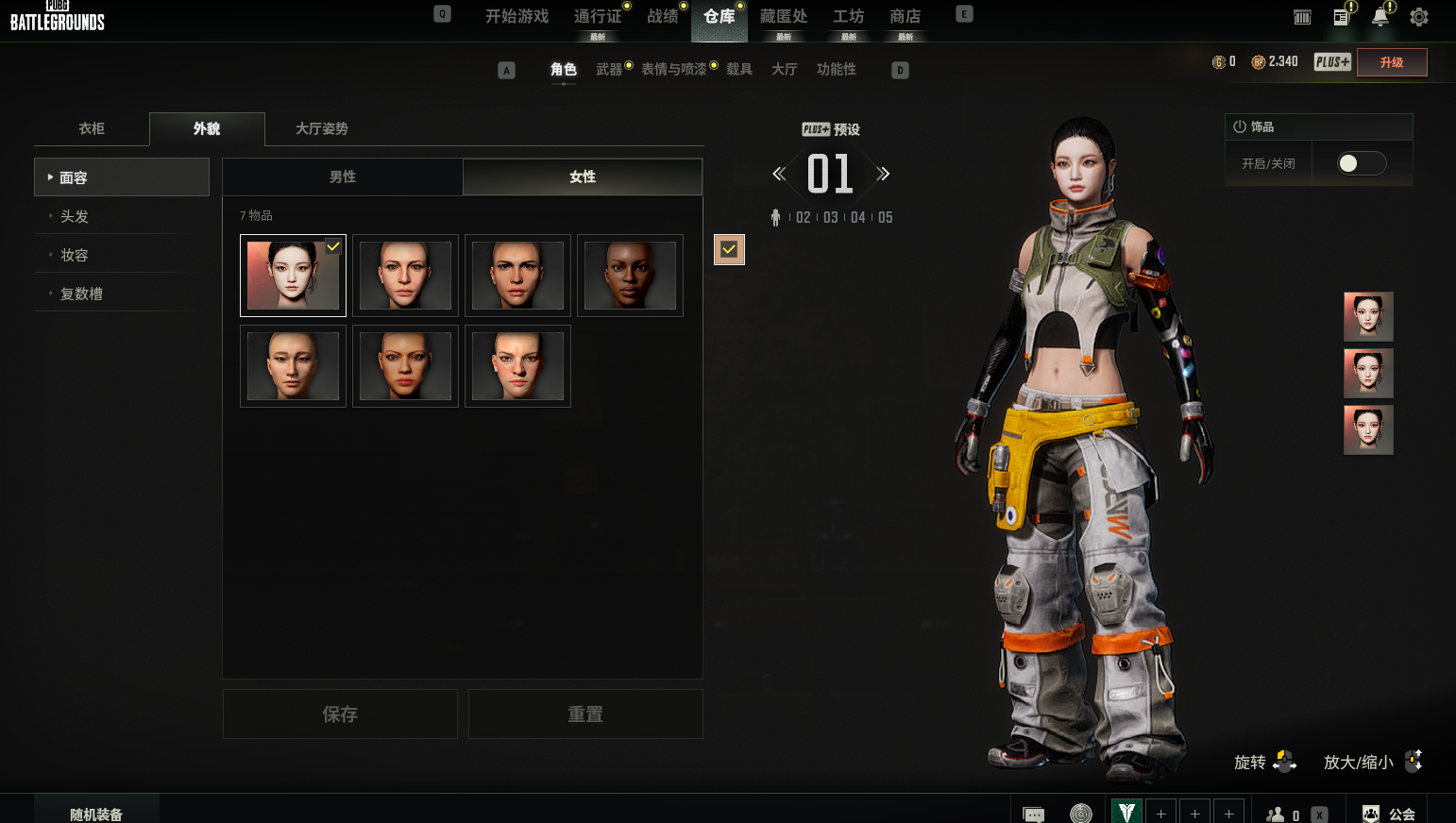This screenshot has width=1456, height=823.
Task: Go to the next preset arrow
Action: tap(884, 174)
